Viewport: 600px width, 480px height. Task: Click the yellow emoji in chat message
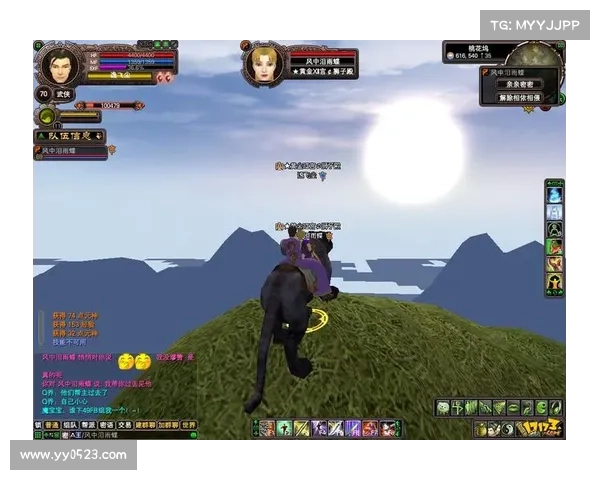[x=127, y=359]
